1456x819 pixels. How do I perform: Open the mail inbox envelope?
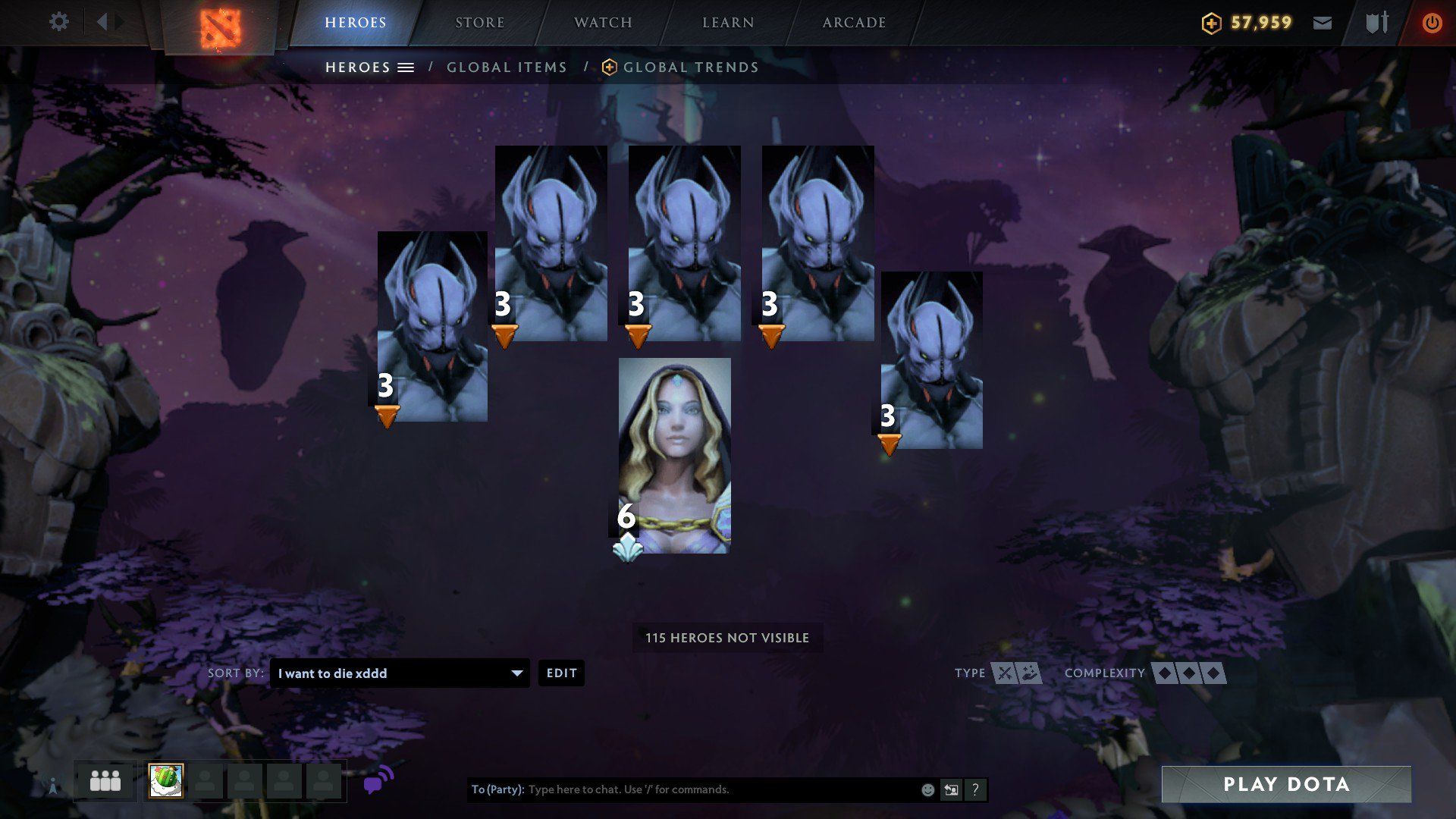[x=1323, y=23]
